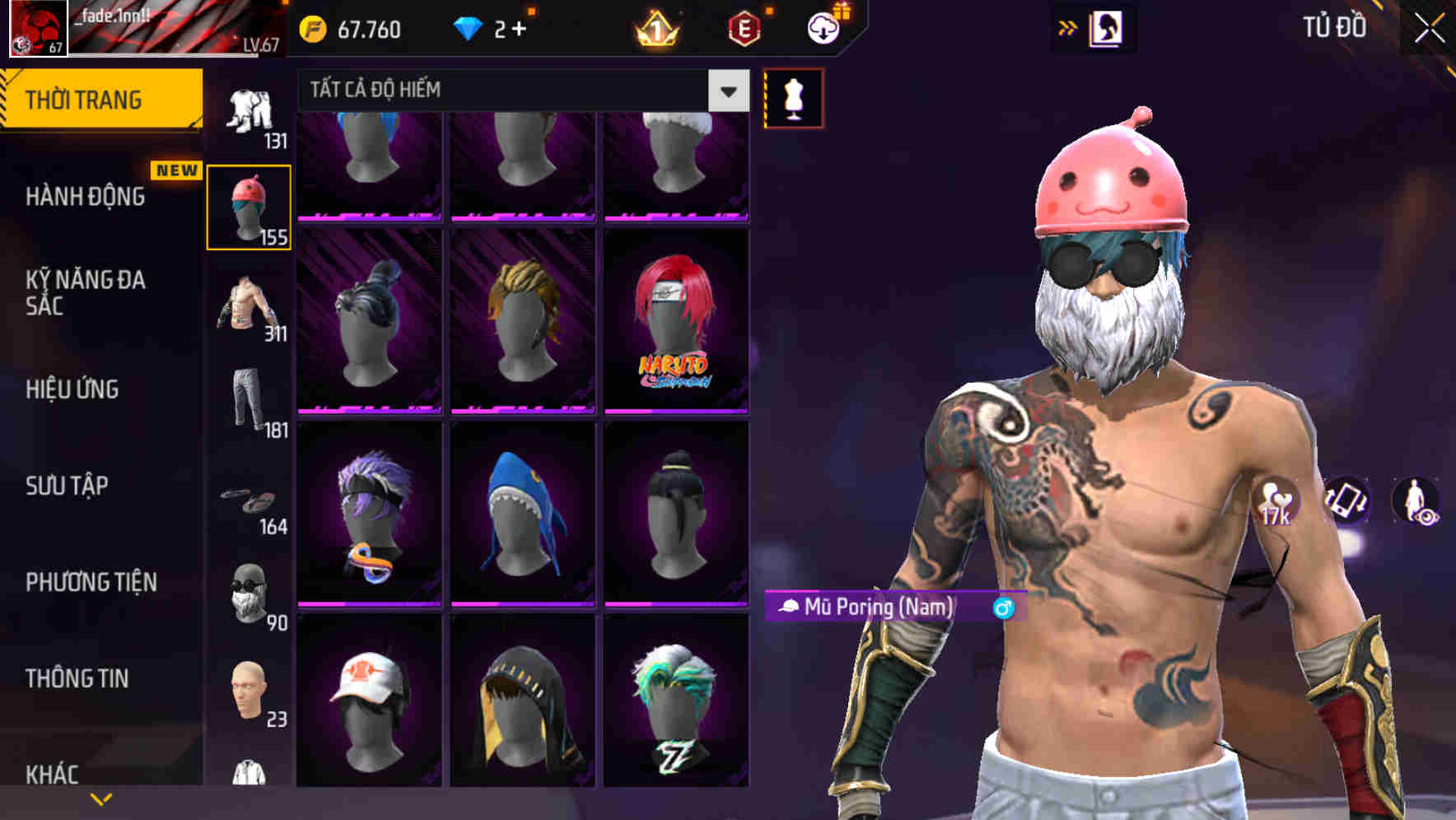The width and height of the screenshot is (1456, 820).
Task: Open the SƯU TẬP section
Action: coord(68,487)
